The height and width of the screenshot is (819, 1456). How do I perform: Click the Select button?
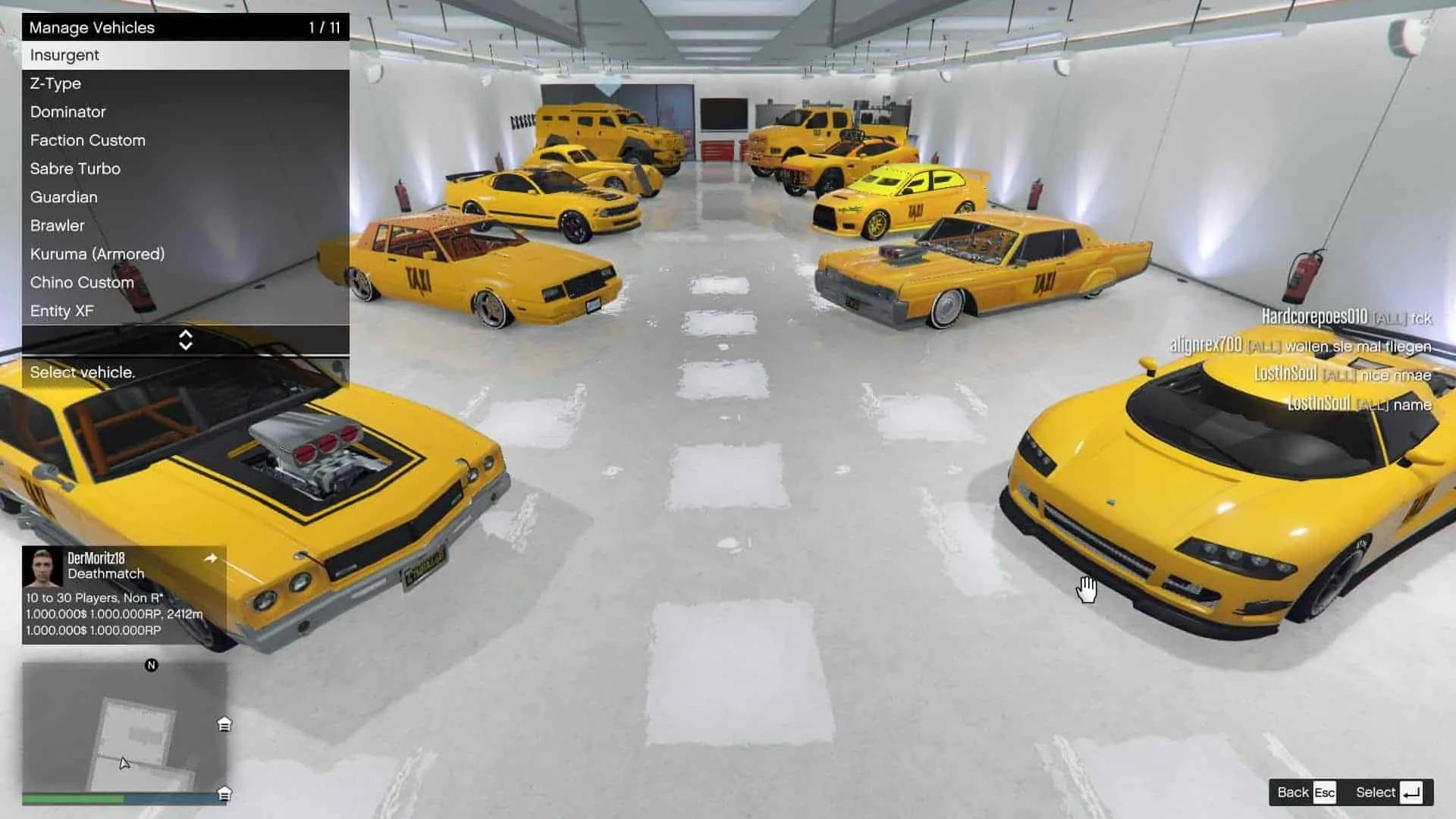(x=1388, y=792)
